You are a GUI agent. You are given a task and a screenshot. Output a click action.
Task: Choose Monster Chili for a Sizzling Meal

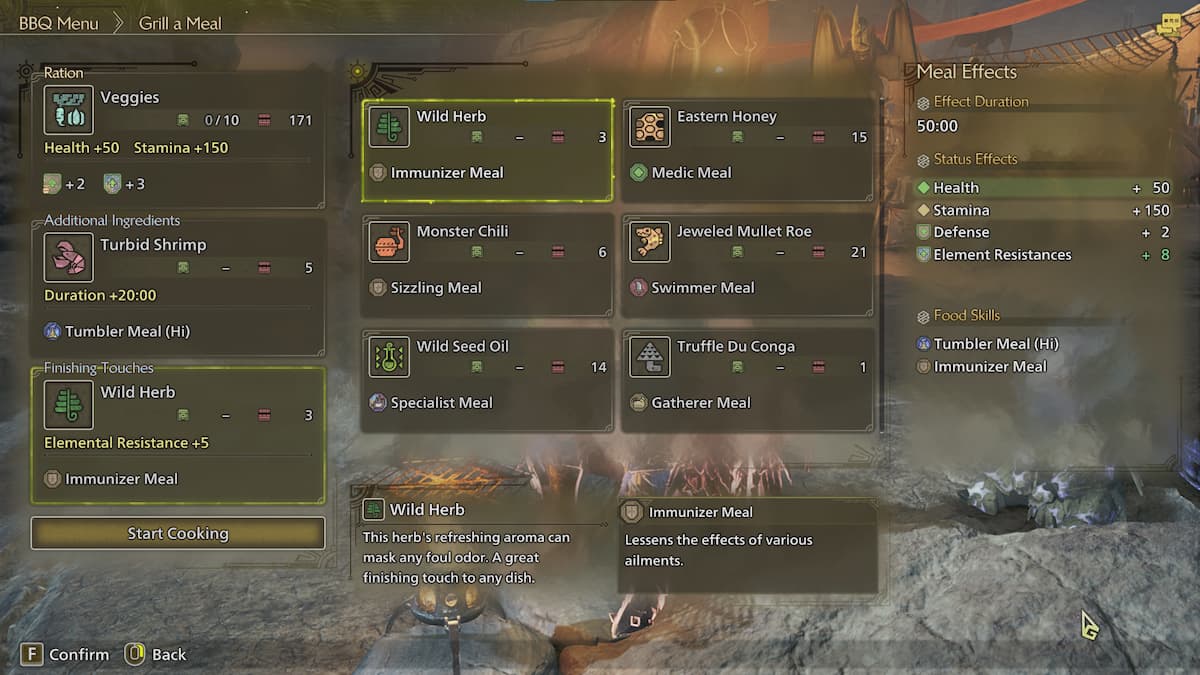487,266
